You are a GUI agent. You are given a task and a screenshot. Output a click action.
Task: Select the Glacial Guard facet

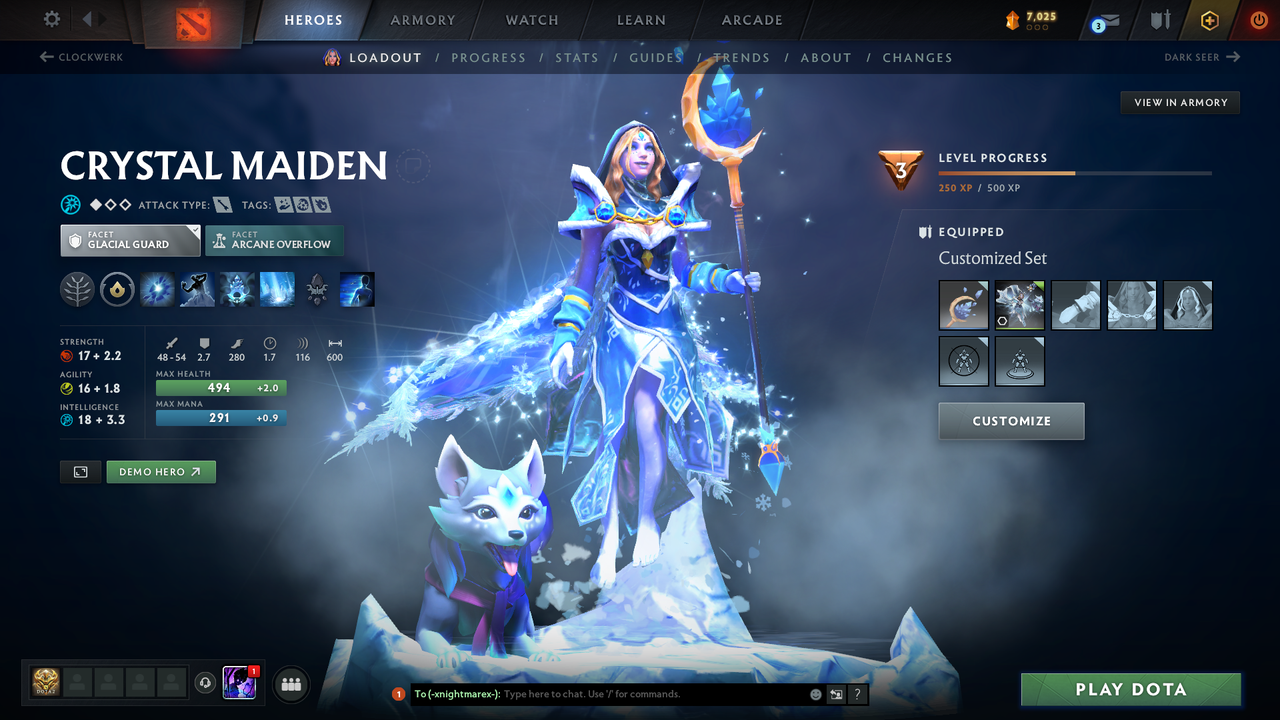[x=130, y=240]
